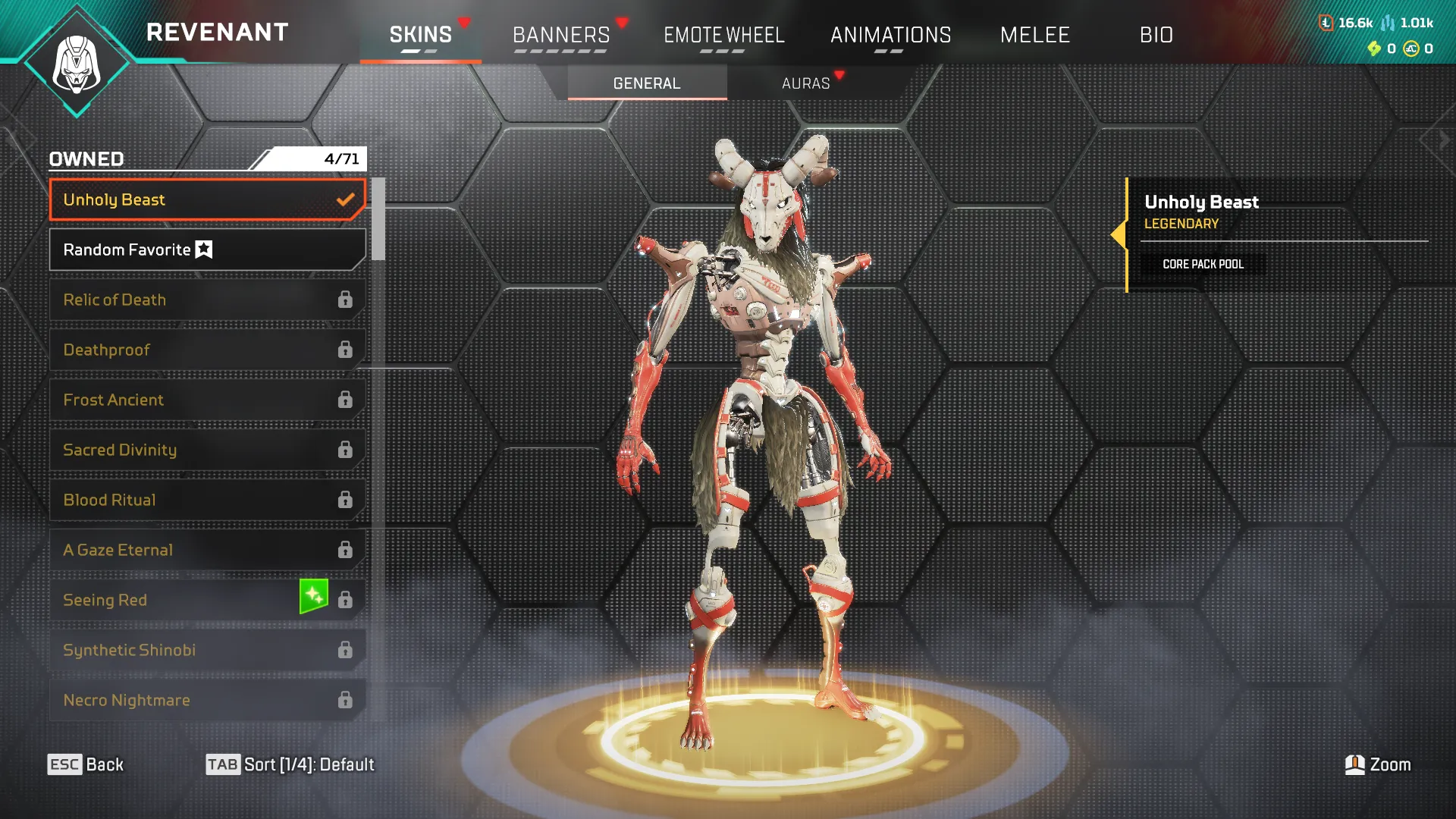
Task: Click the Zoom magnifier icon
Action: pos(1354,764)
